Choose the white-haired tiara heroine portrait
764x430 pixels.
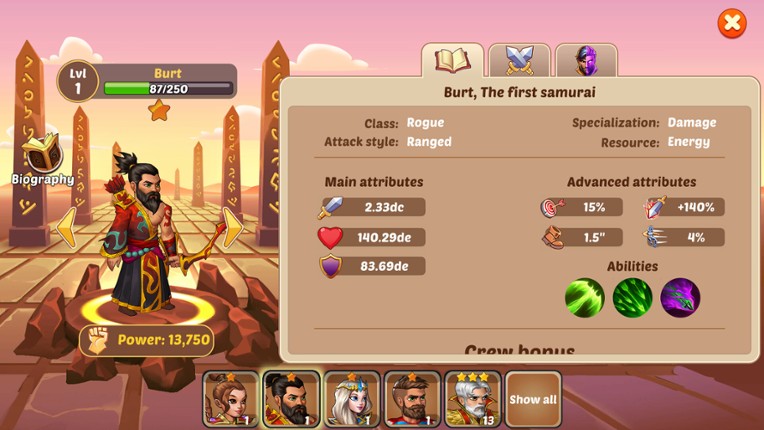(352, 399)
